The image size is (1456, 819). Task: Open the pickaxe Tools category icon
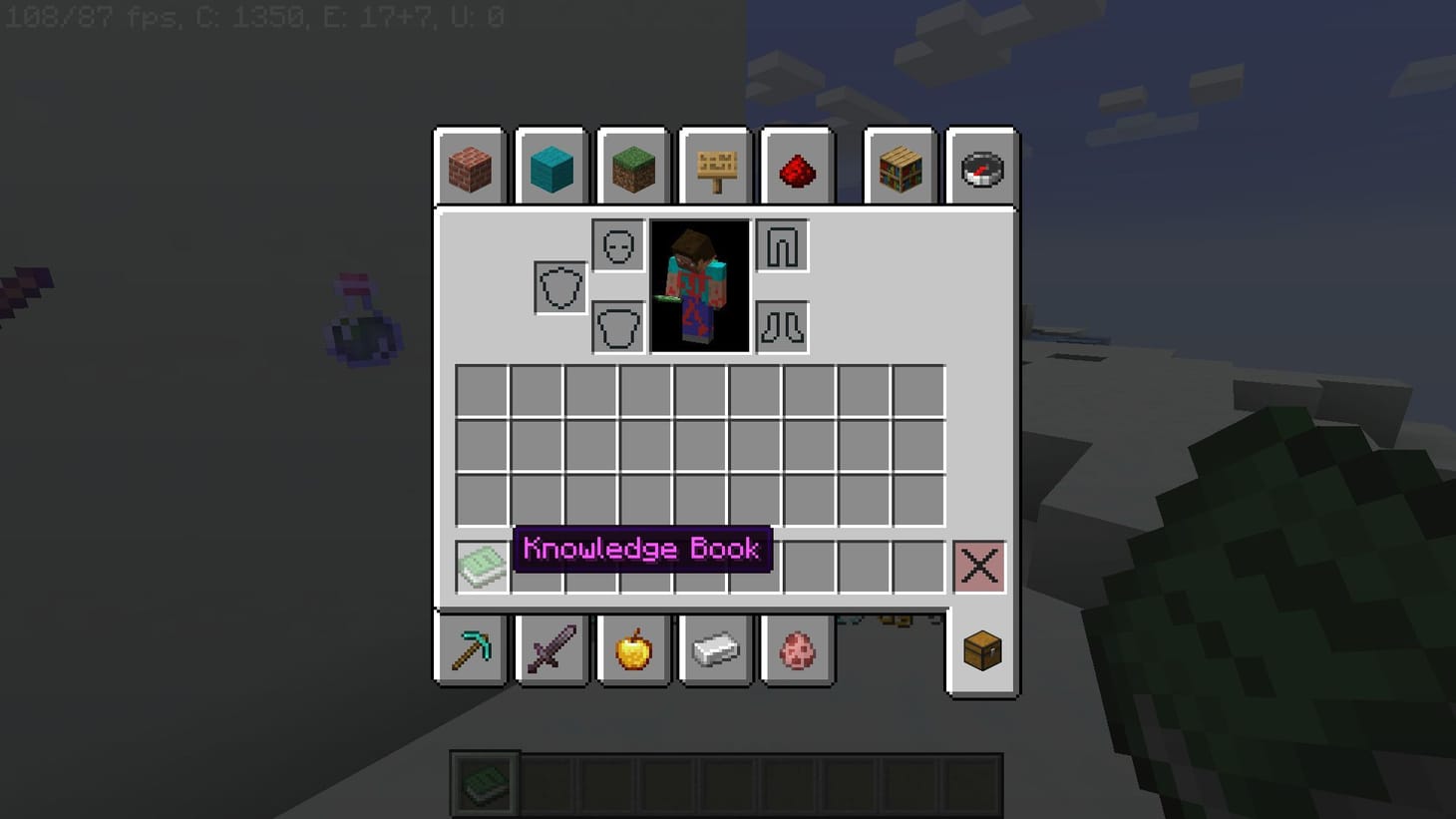tap(469, 650)
